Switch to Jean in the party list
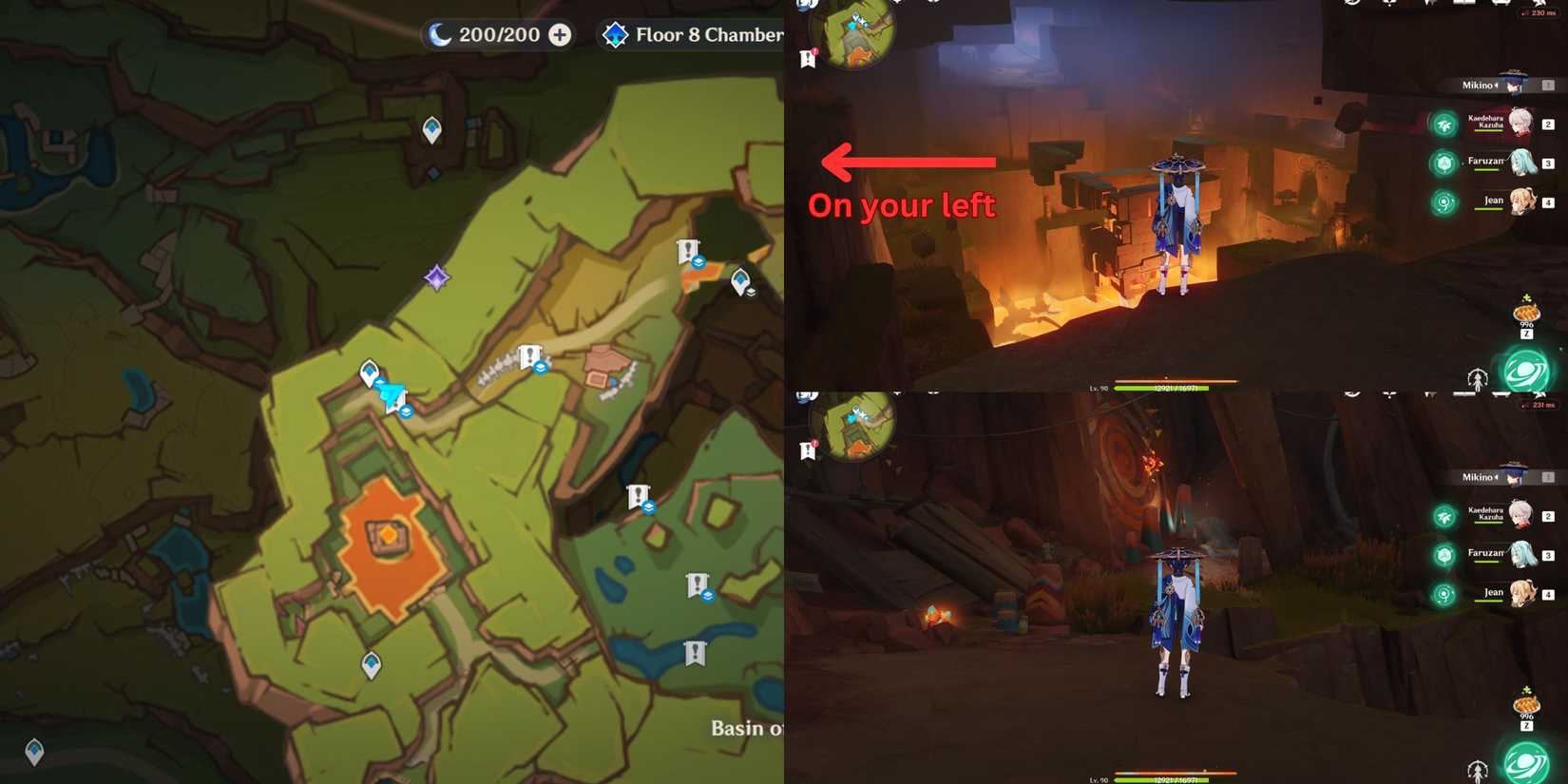 [1520, 202]
